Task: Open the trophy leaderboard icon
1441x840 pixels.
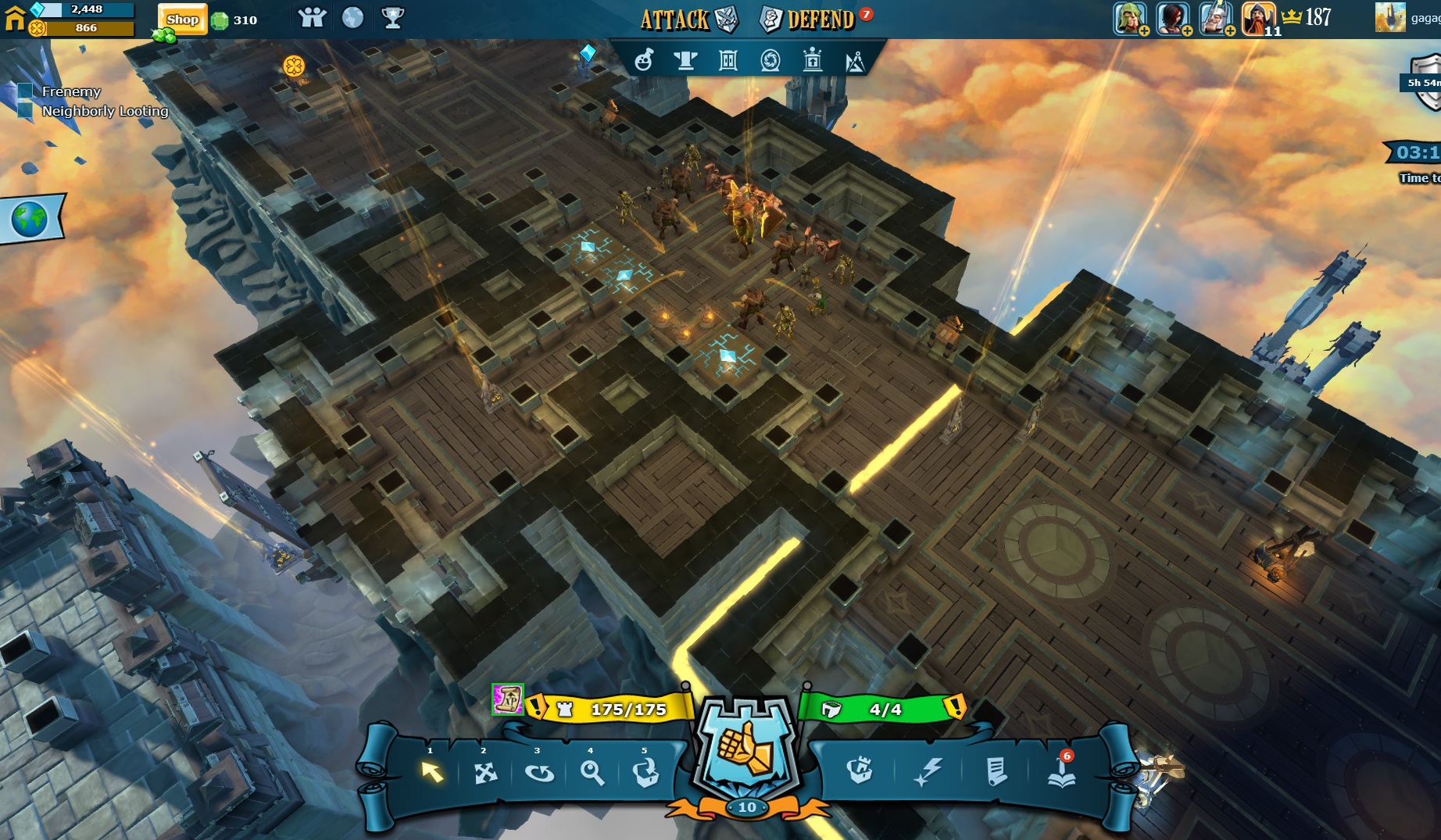Action: (392, 18)
